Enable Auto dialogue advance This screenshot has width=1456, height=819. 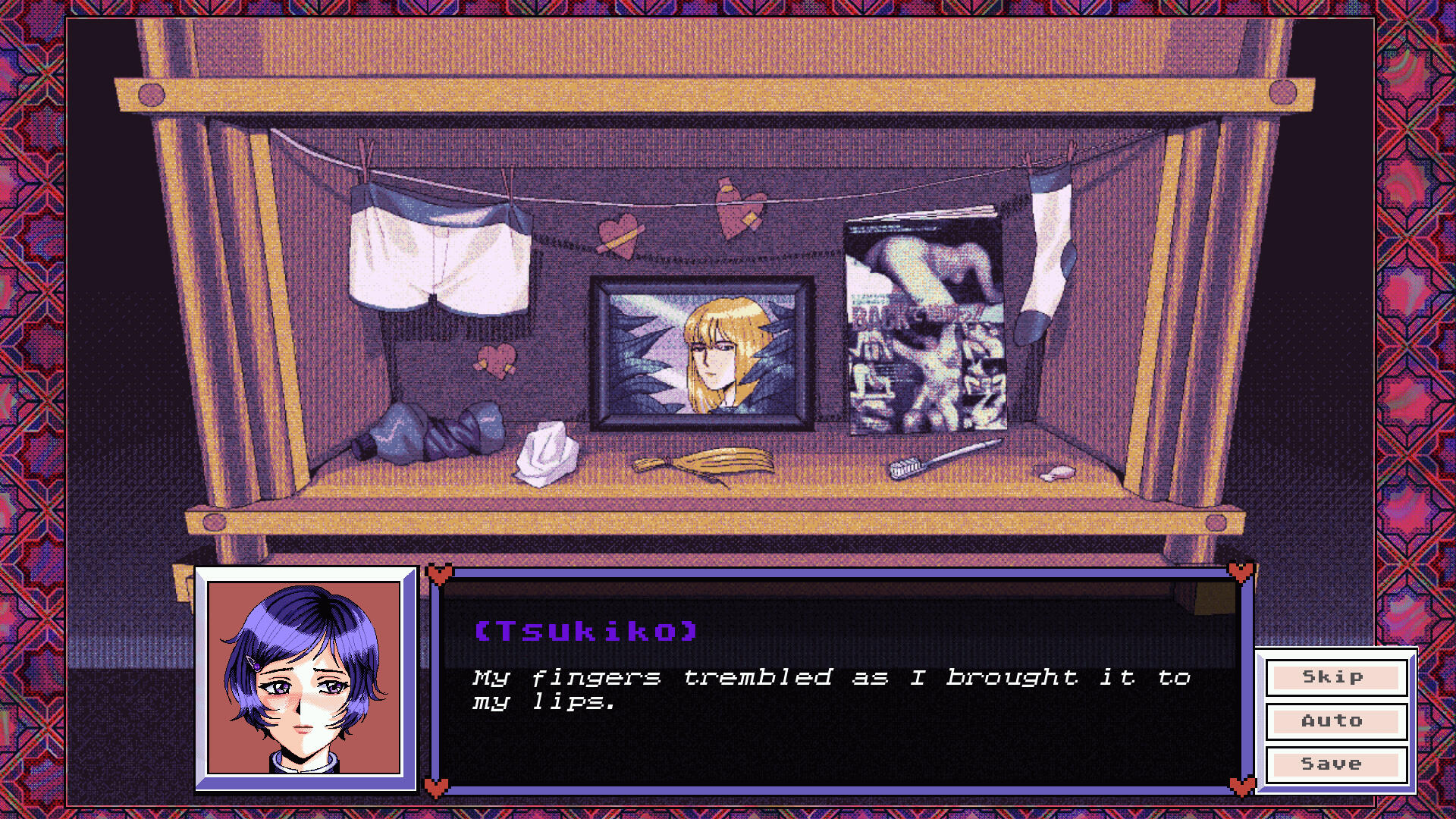[x=1335, y=721]
